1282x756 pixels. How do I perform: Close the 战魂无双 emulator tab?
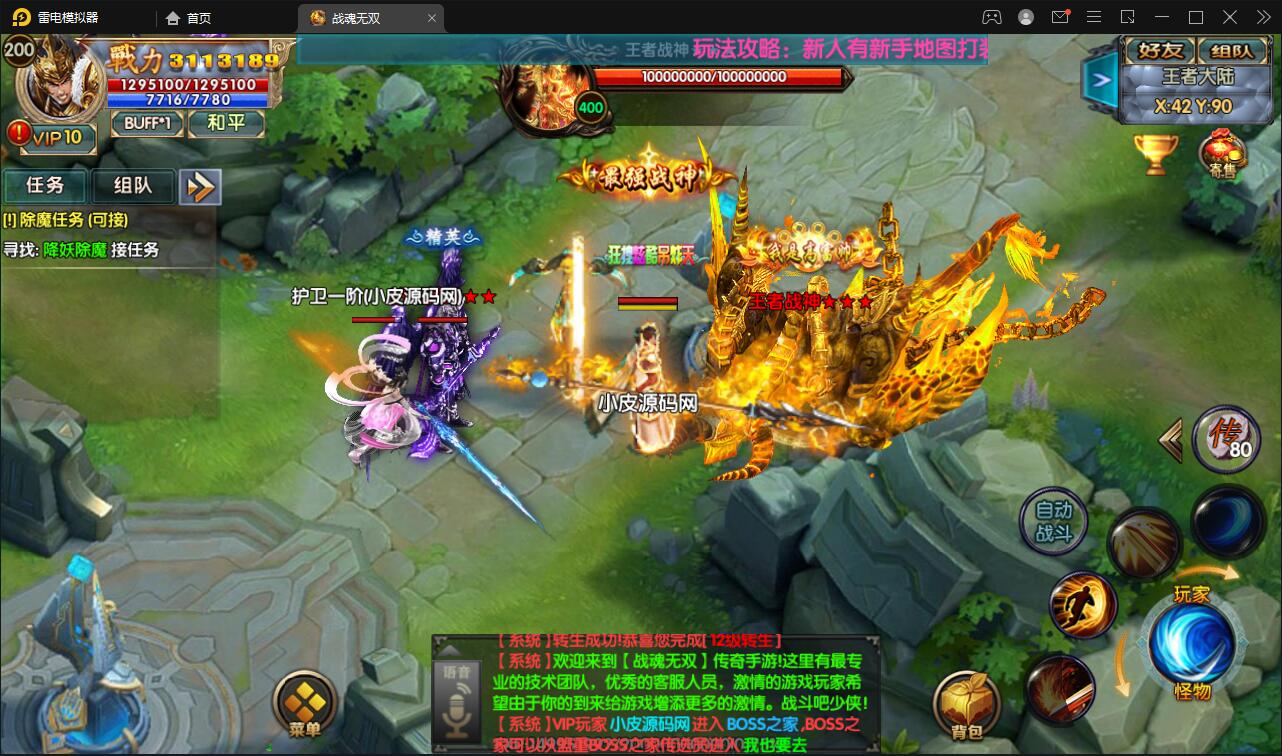tap(432, 18)
